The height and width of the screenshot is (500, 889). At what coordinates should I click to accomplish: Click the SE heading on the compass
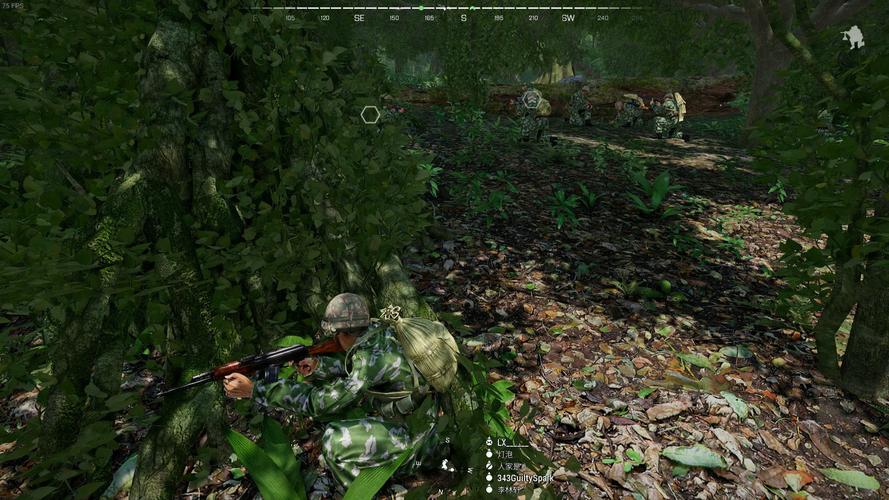359,18
